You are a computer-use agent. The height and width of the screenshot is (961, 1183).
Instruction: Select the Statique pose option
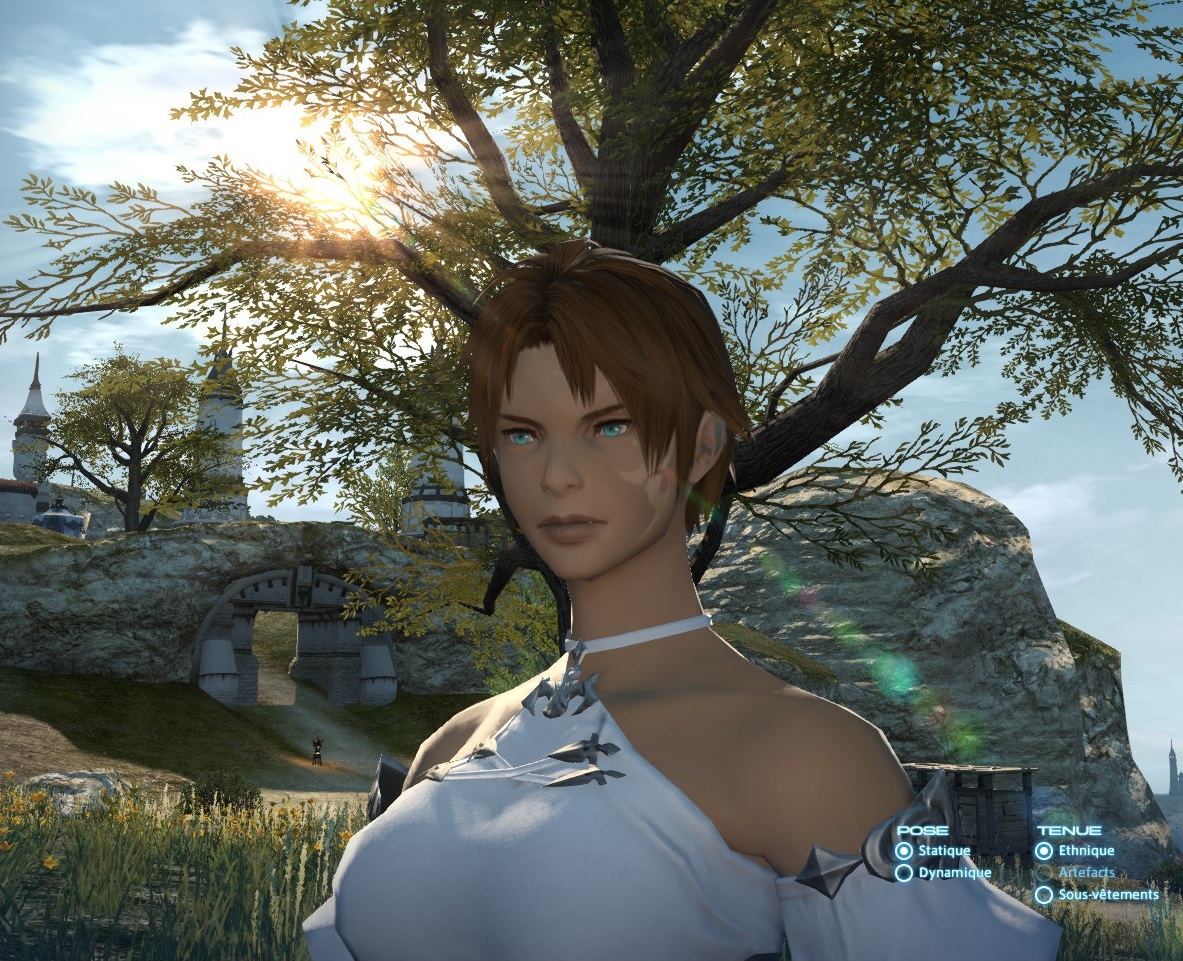(904, 851)
